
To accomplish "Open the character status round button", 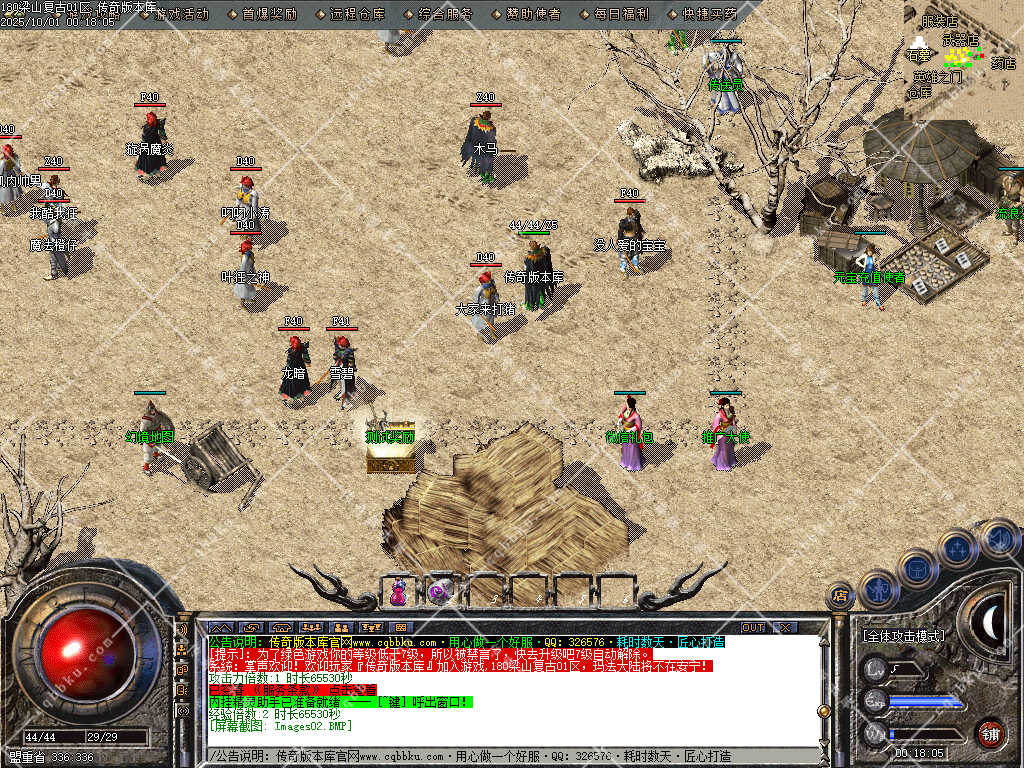I will tap(879, 590).
